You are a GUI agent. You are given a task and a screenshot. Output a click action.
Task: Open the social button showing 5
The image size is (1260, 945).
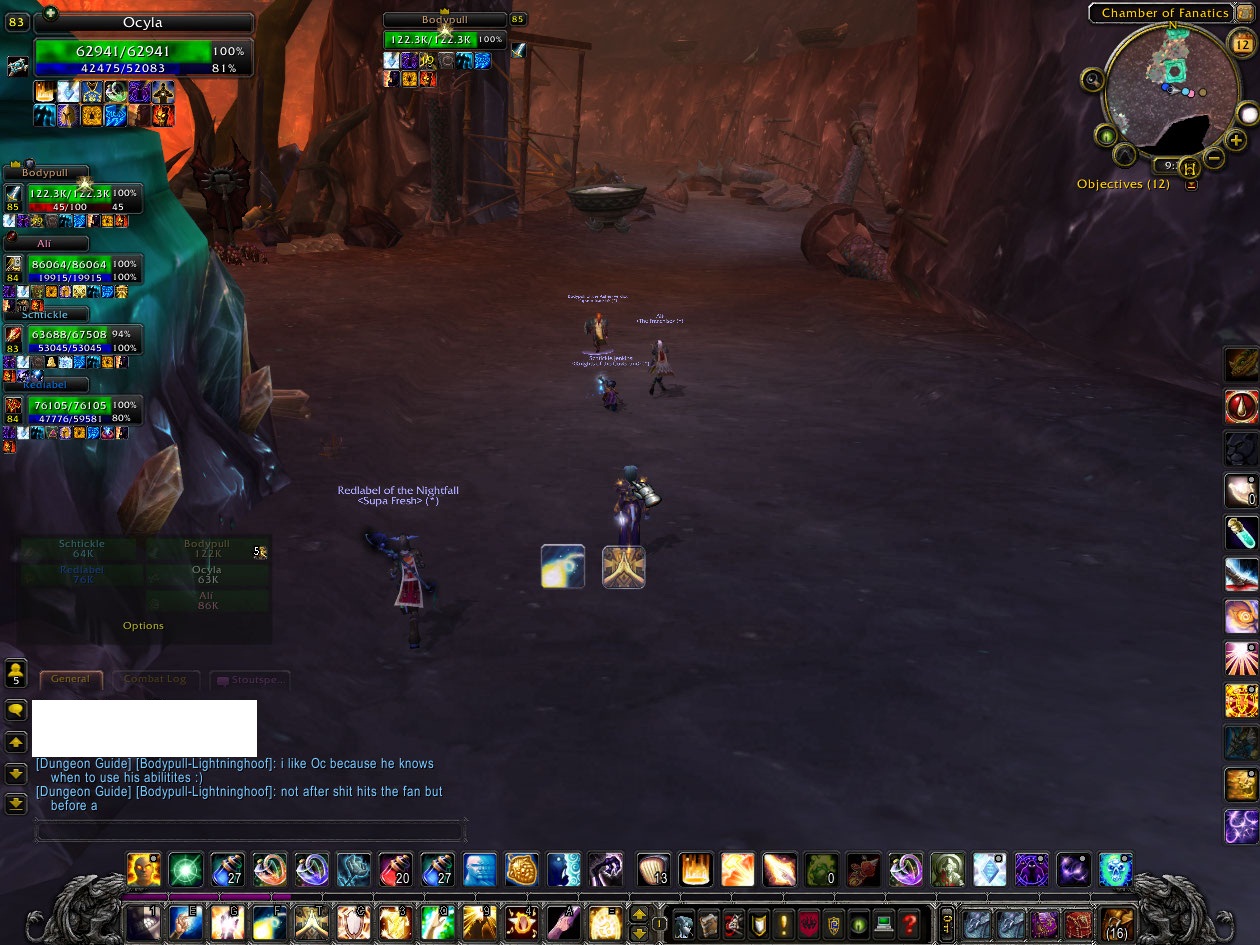16,673
